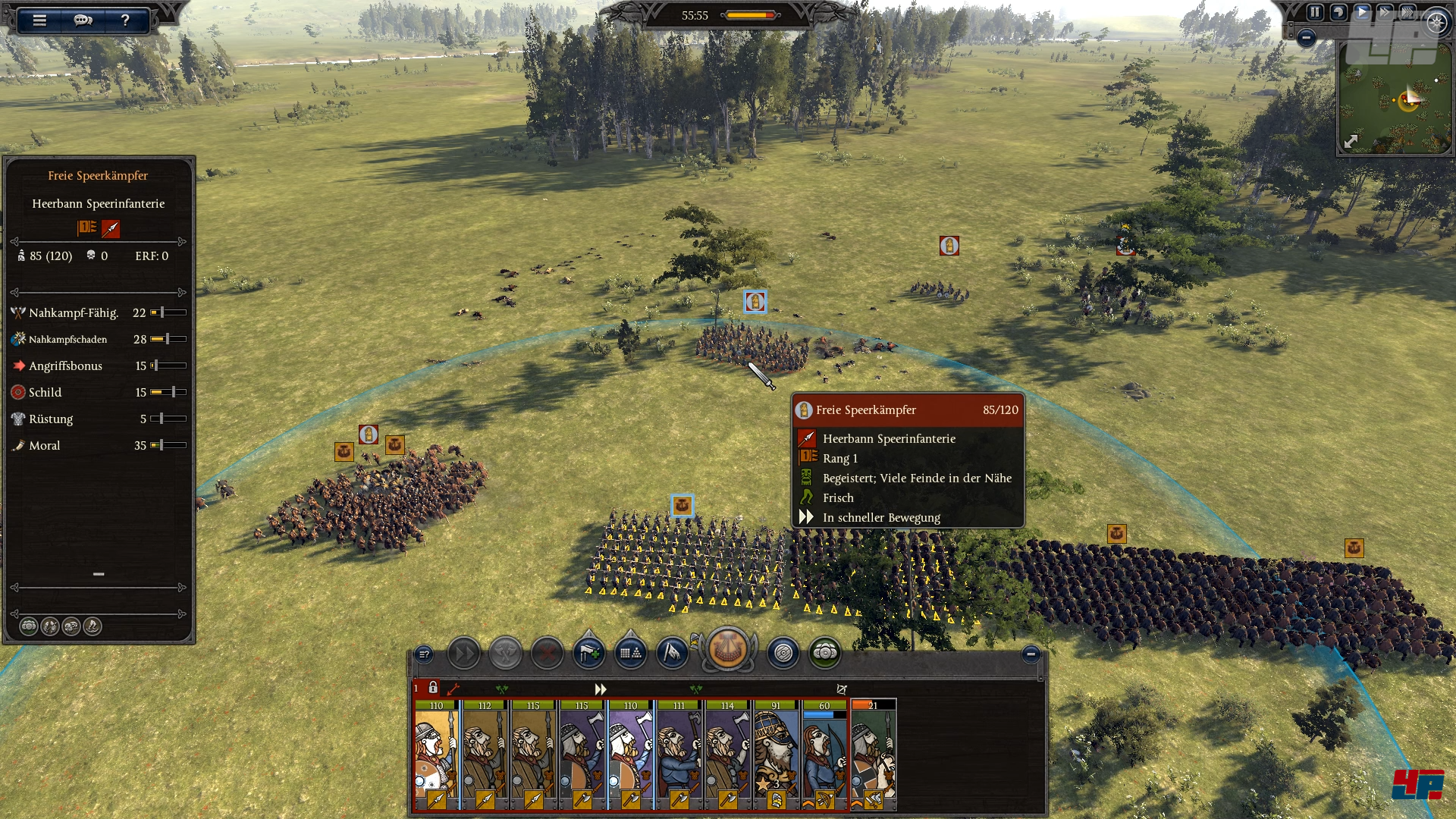Click on the battlefield minimap

(1395, 99)
